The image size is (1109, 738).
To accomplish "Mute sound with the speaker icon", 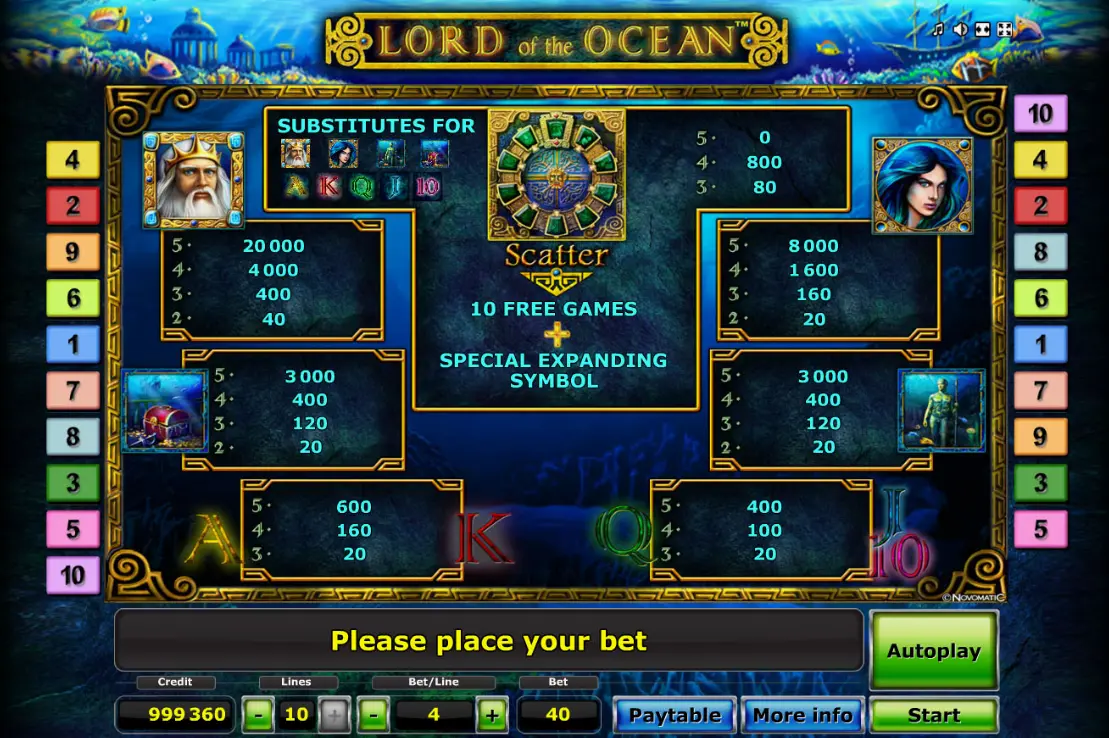I will [x=960, y=29].
